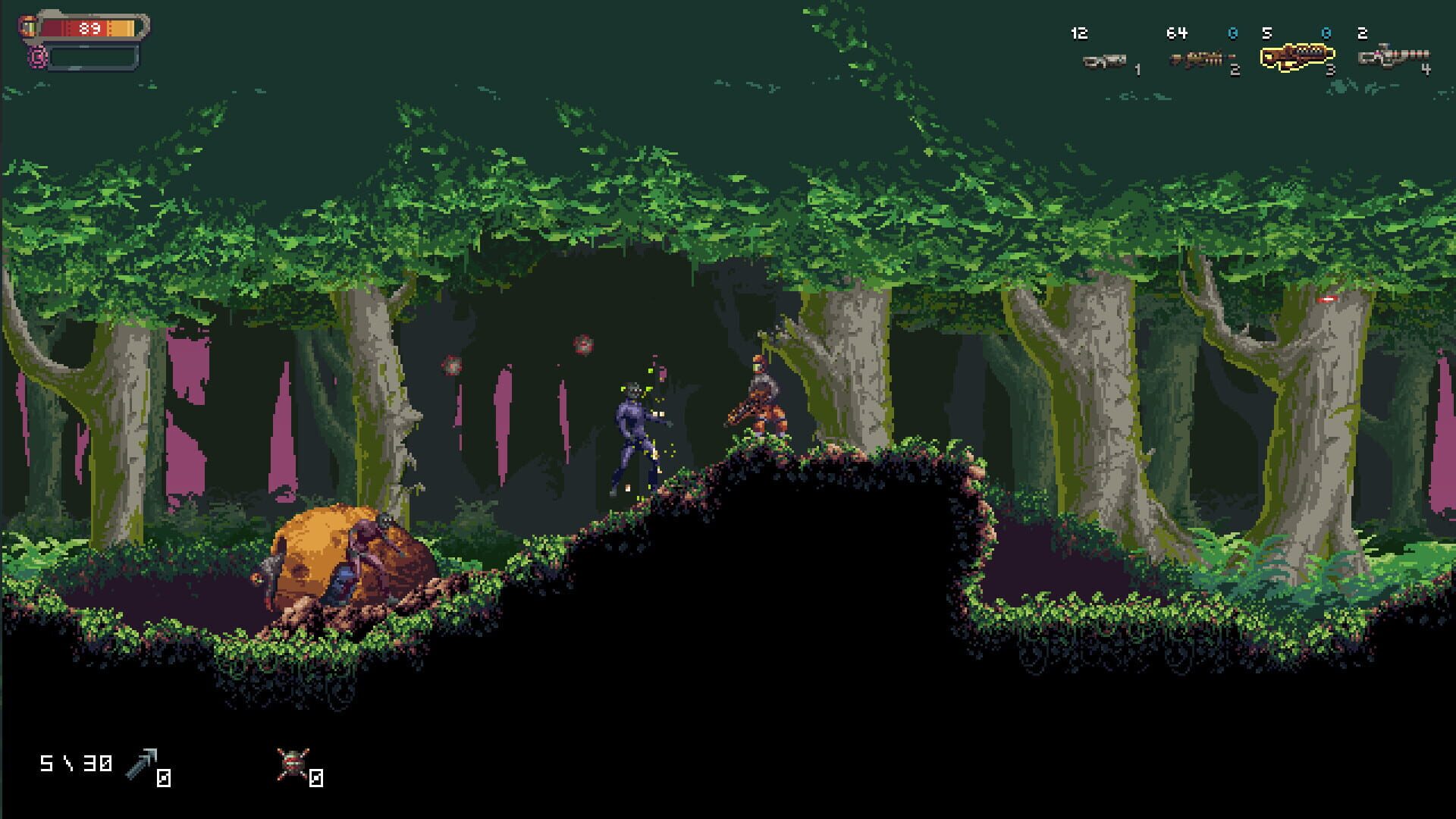This screenshot has width=1456, height=819.
Task: Click the circular gauge left of the health bar
Action: click(29, 24)
